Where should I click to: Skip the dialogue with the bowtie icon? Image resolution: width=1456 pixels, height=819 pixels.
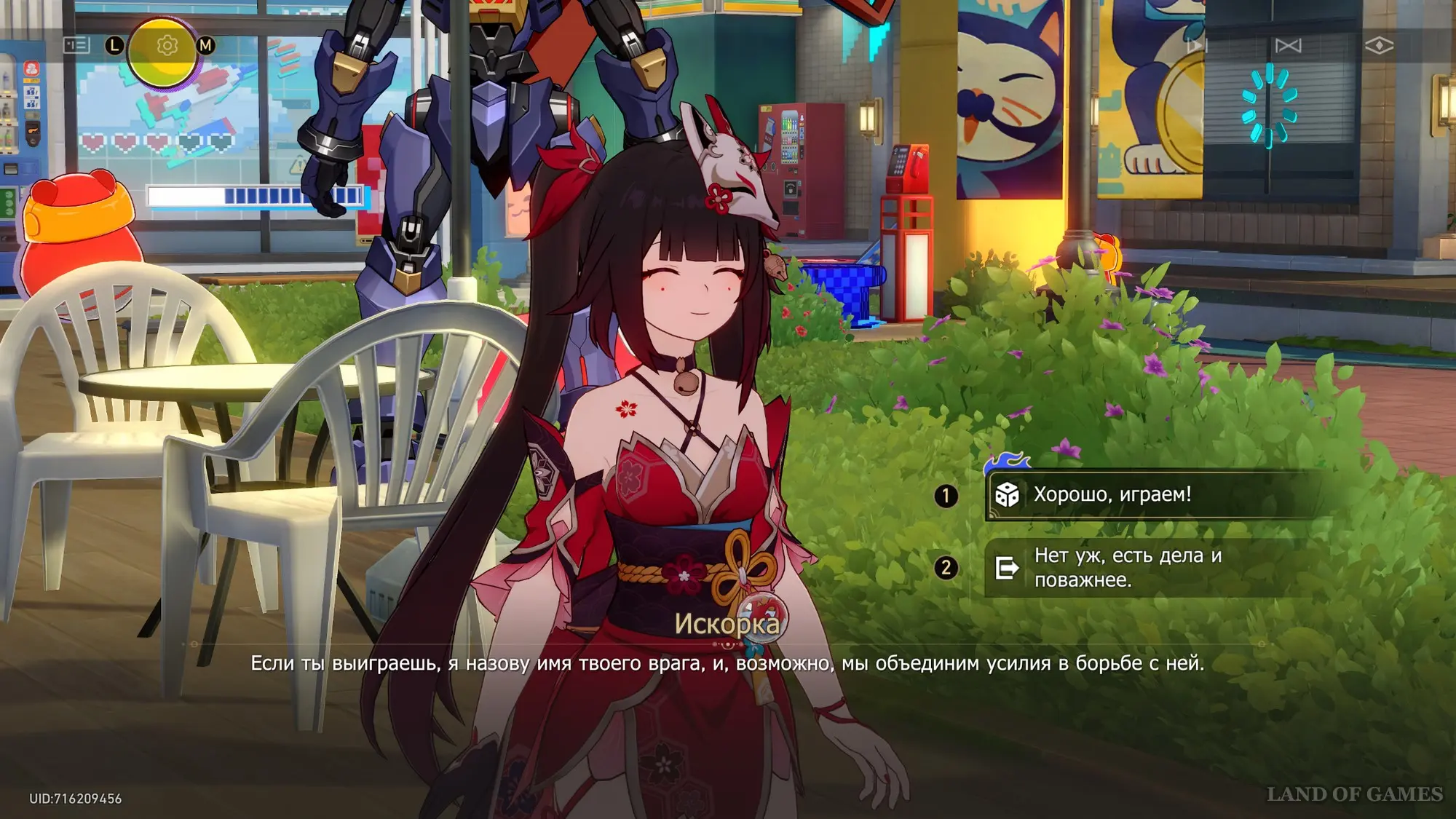[x=1288, y=45]
